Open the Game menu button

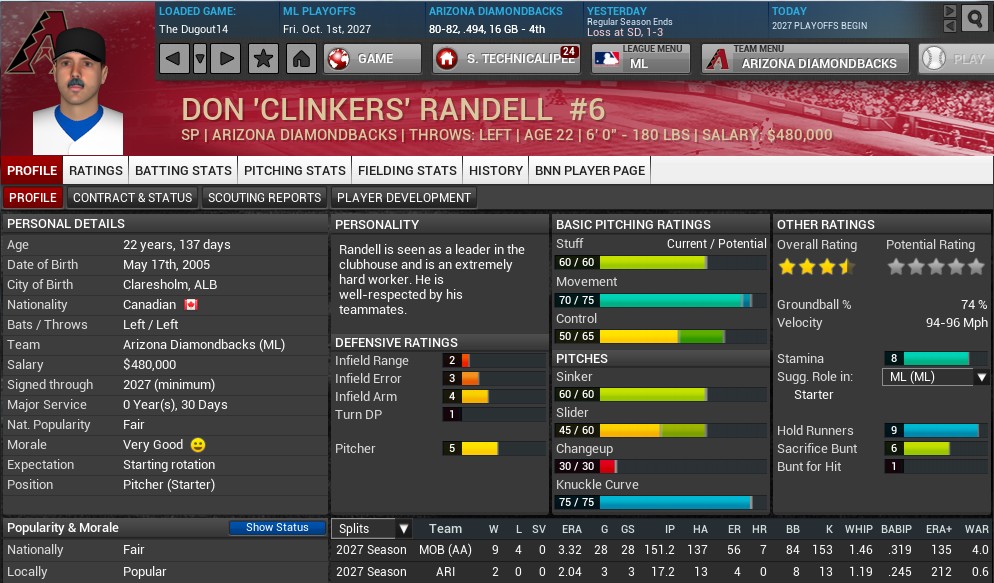coord(372,59)
